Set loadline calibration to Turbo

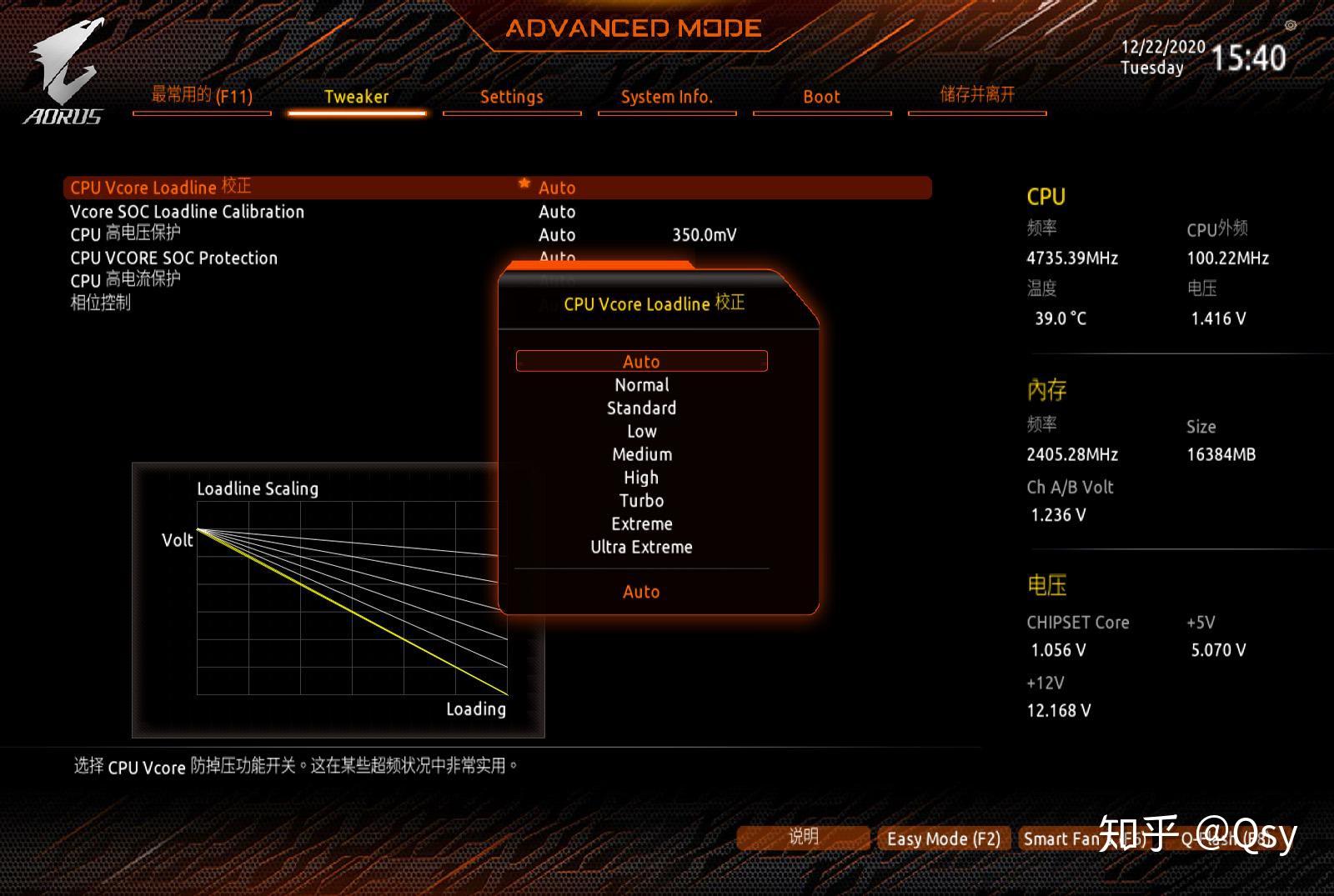click(641, 501)
